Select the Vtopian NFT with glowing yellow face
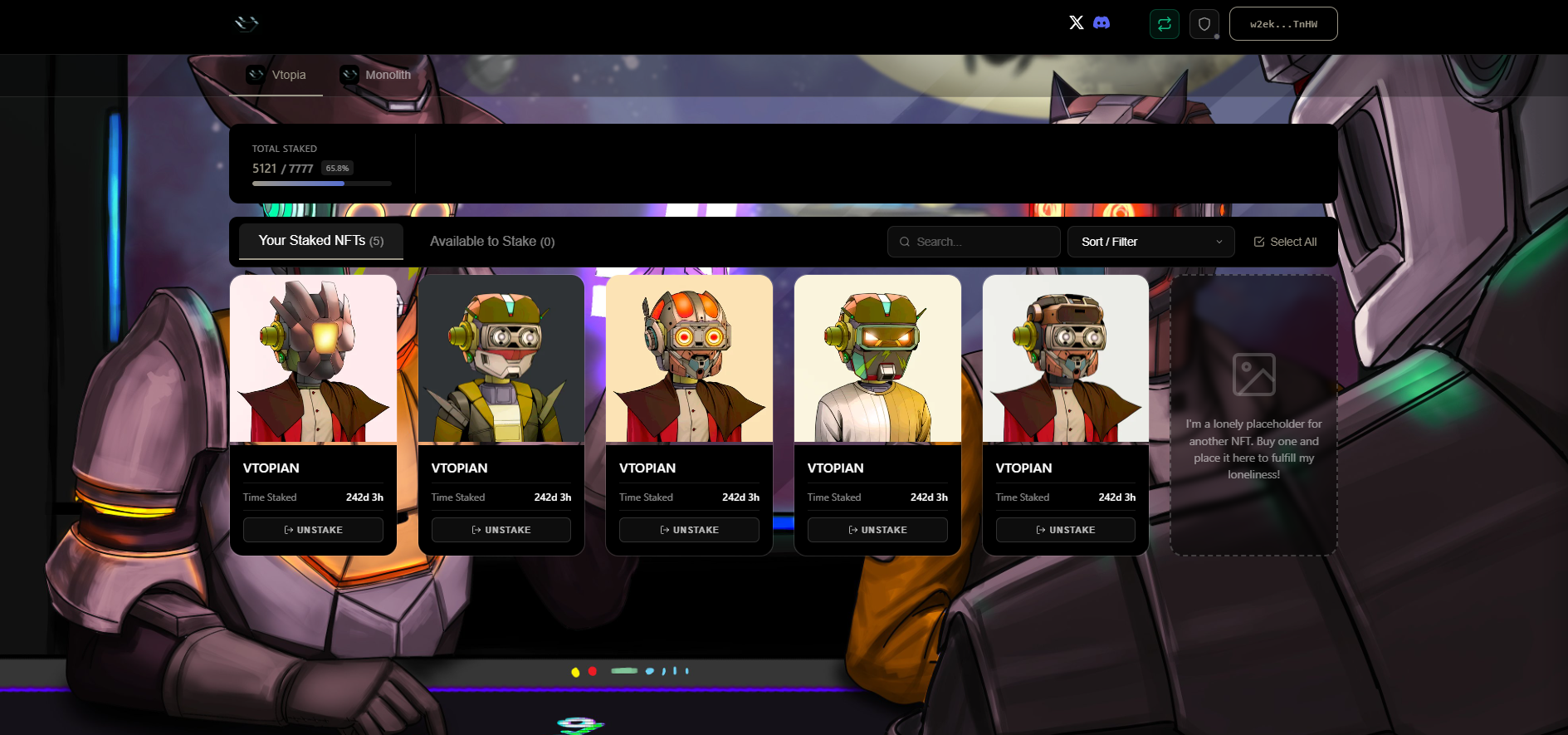 313,359
